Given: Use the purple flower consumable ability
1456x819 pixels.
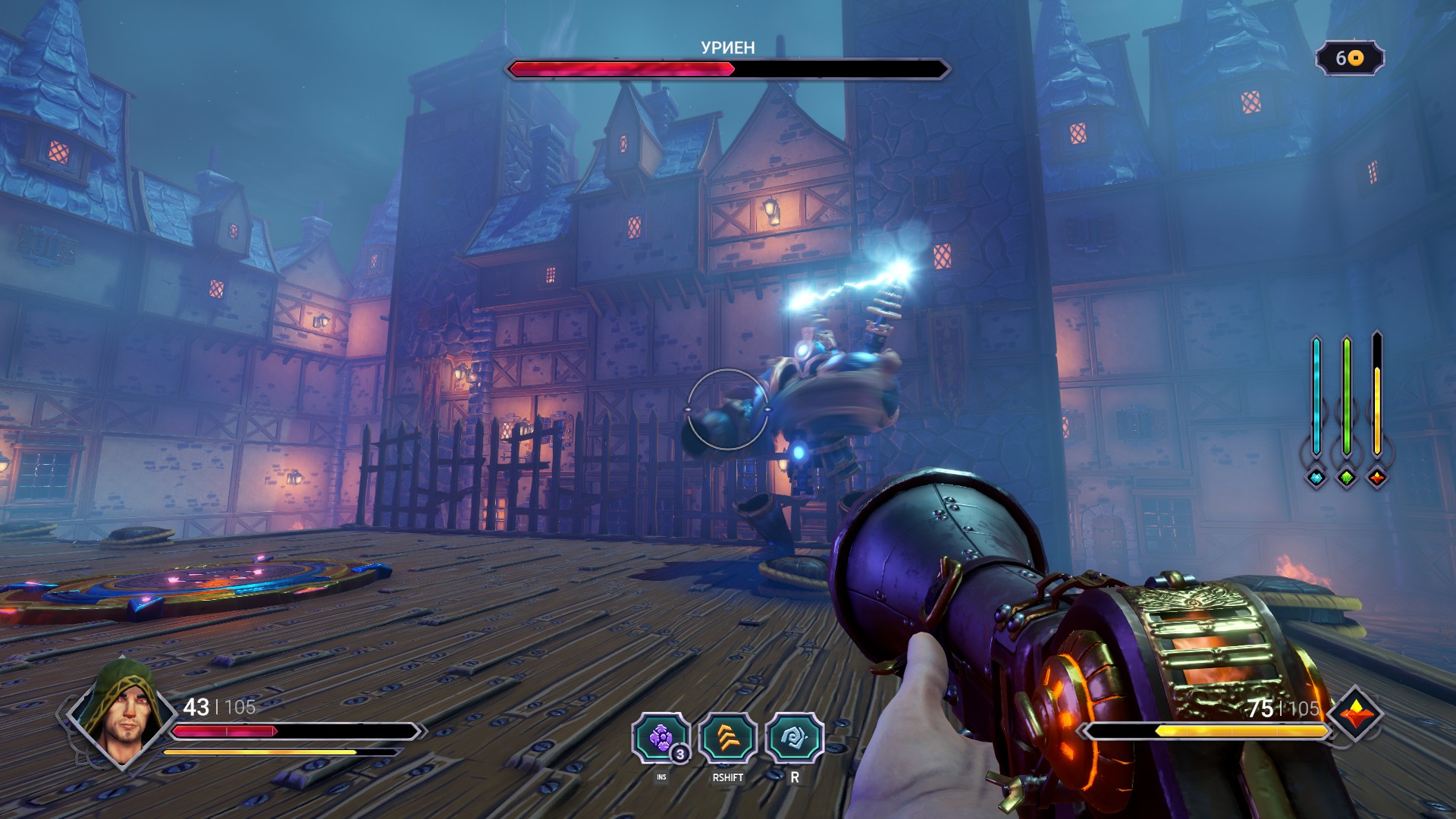Looking at the screenshot, I should click(x=661, y=738).
